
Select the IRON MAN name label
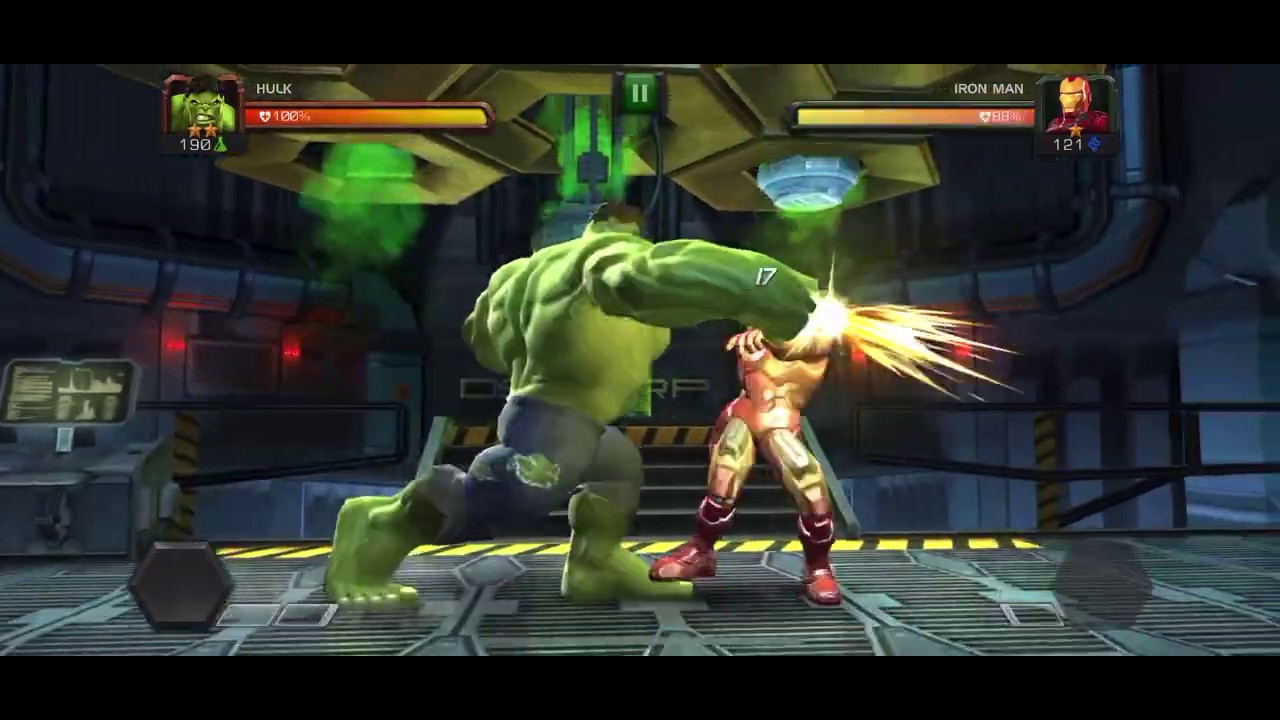pyautogui.click(x=990, y=89)
